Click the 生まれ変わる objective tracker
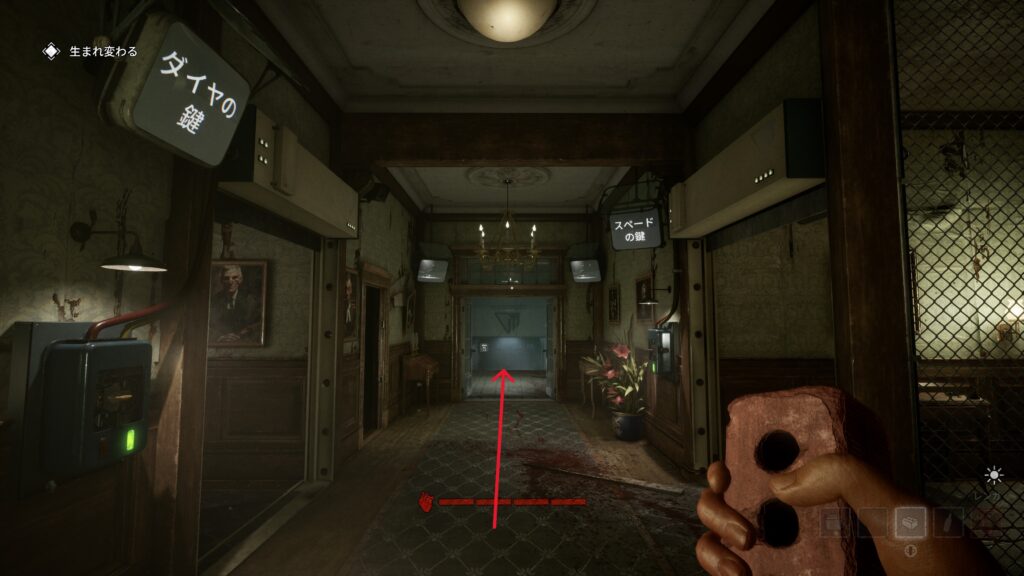The width and height of the screenshot is (1024, 576). (x=92, y=51)
